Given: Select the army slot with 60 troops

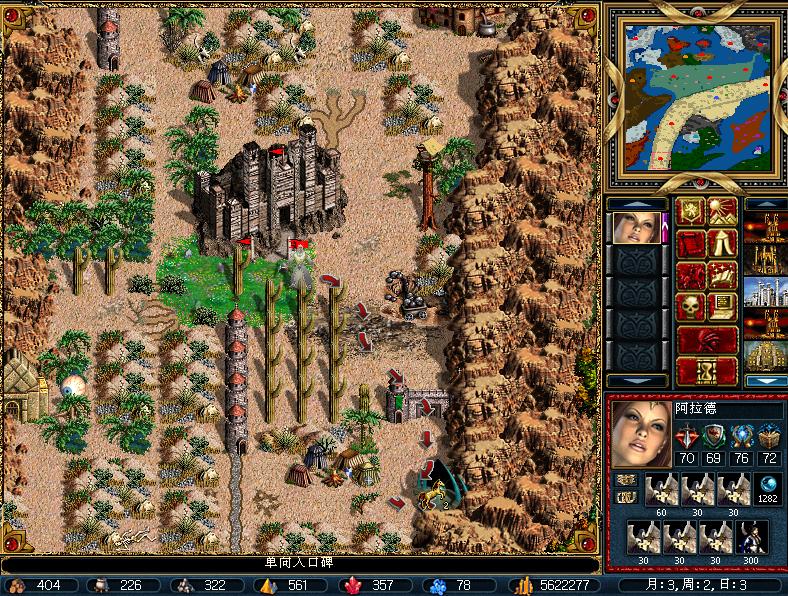Looking at the screenshot, I should point(661,490).
